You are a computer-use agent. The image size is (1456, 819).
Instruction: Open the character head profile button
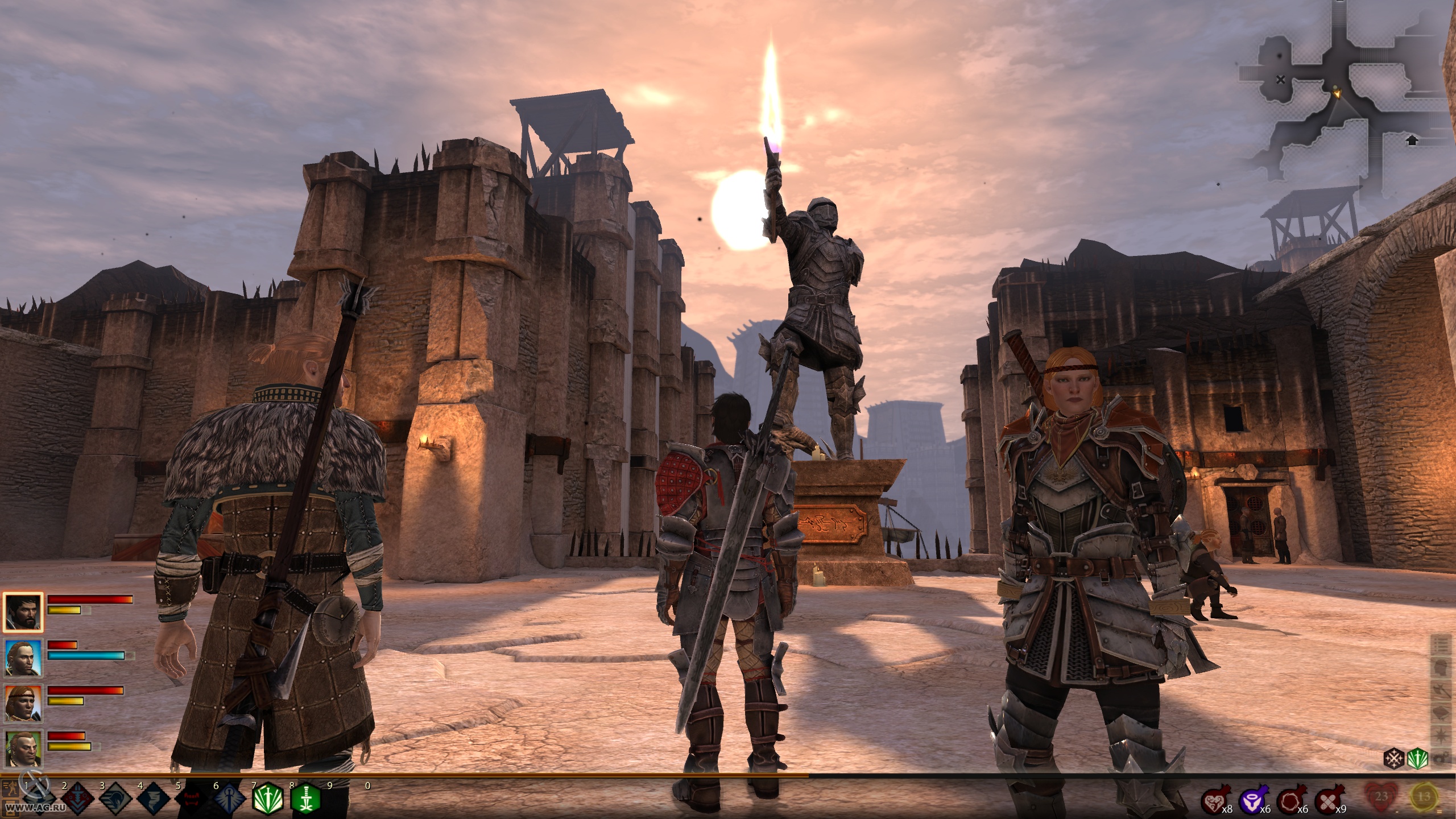(x=1441, y=667)
